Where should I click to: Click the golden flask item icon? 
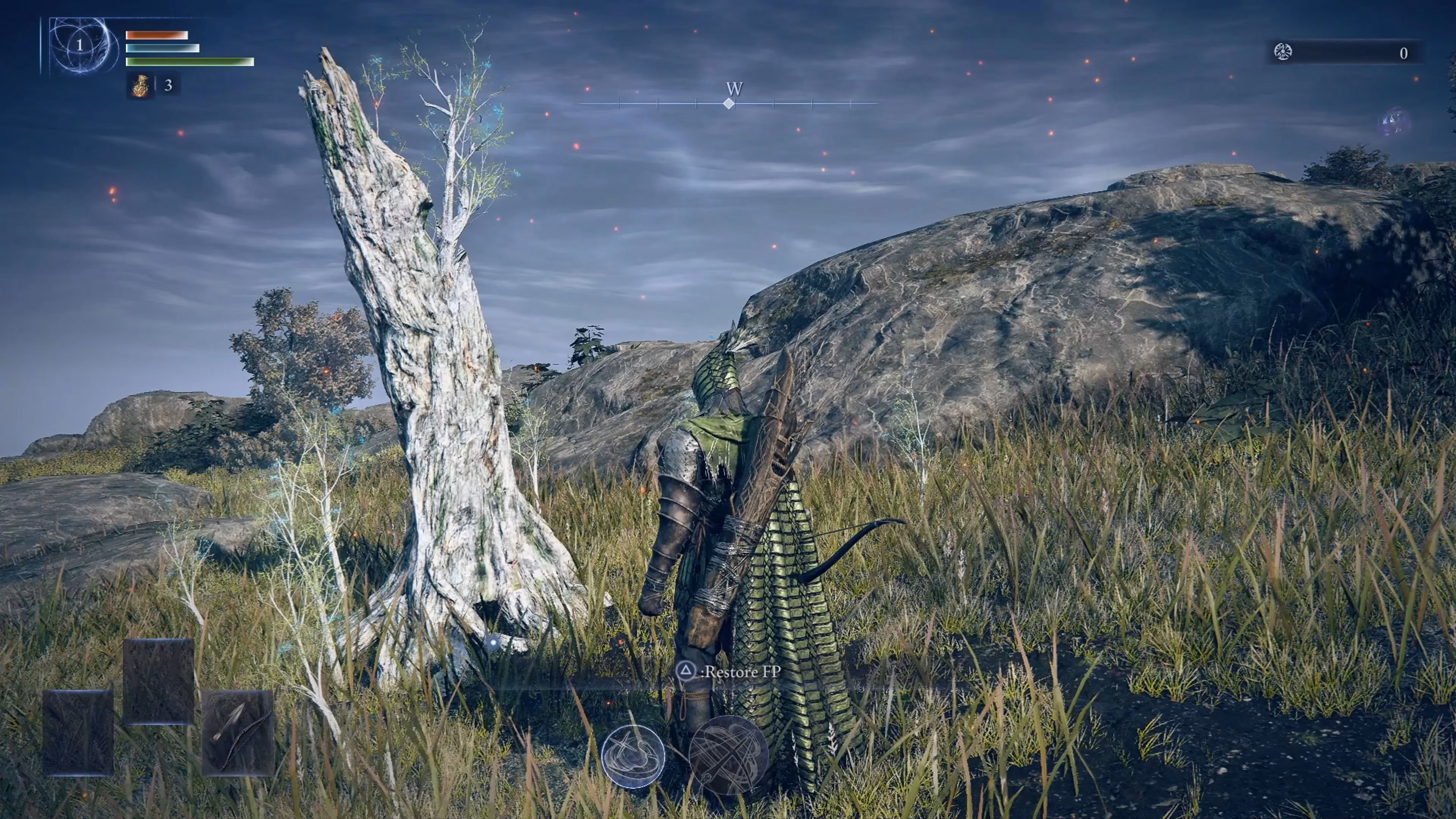[139, 85]
